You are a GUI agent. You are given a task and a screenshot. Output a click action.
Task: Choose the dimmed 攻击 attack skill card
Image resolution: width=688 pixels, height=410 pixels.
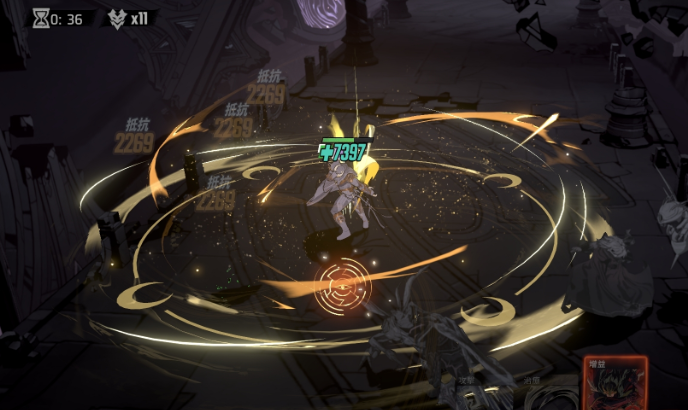[x=467, y=395]
